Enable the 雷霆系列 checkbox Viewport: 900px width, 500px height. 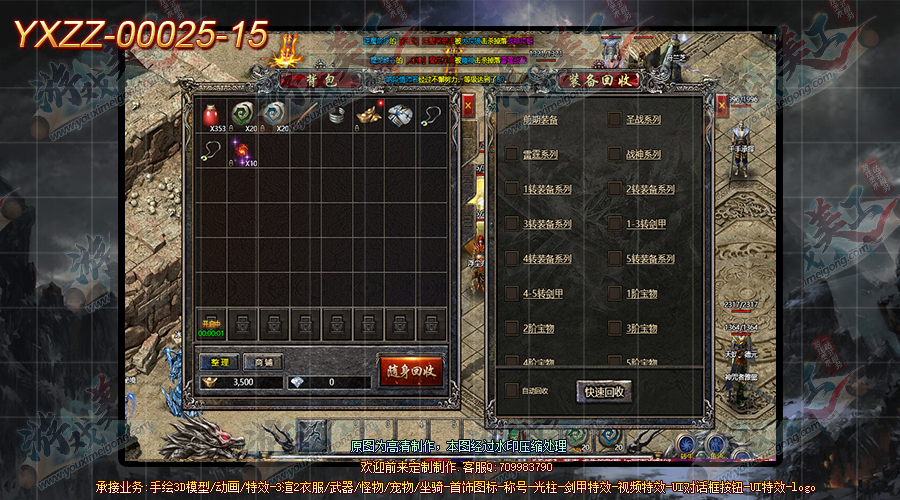(x=512, y=155)
